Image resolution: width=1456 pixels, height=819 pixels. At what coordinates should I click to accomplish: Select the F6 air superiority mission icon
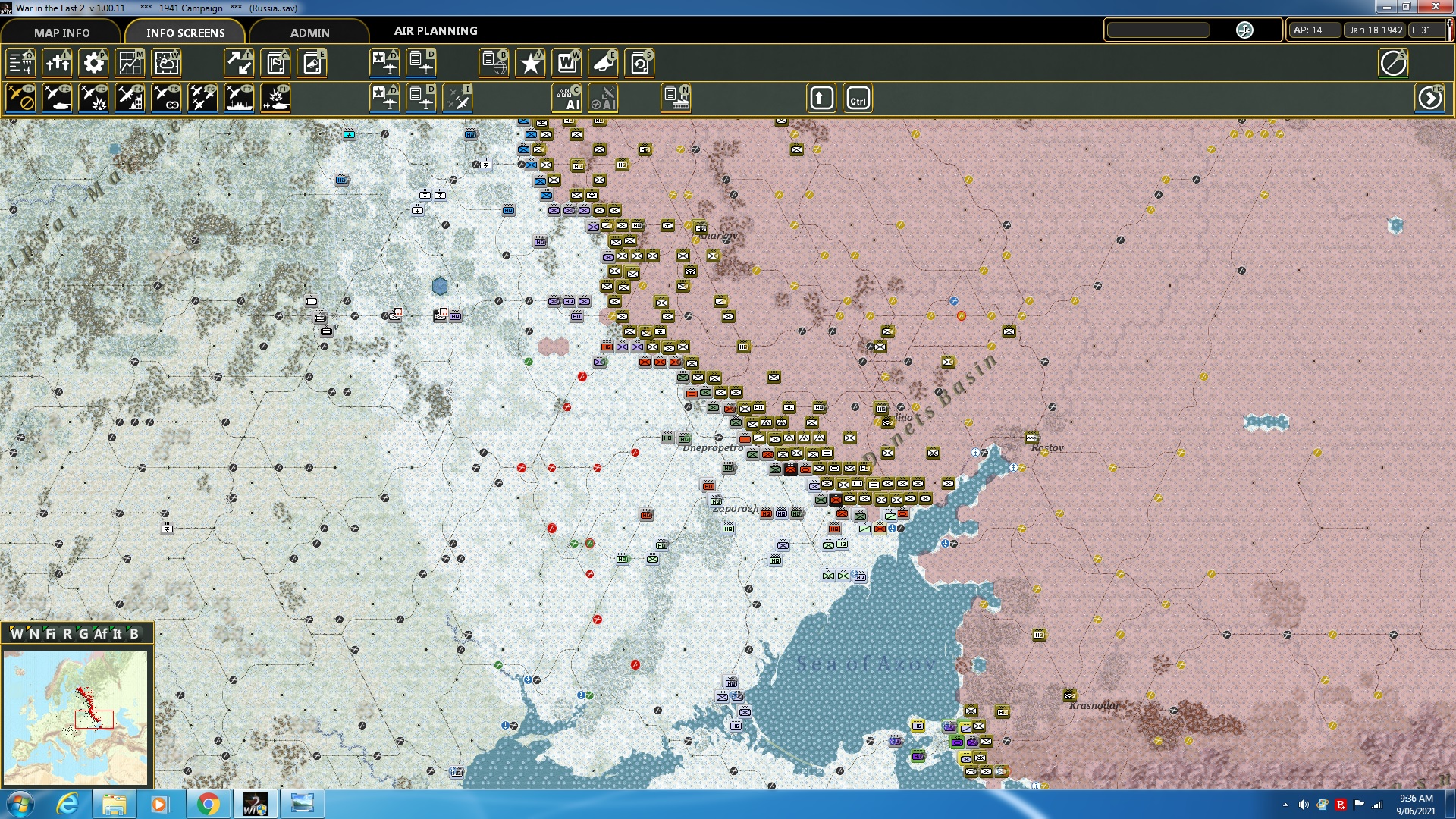(202, 97)
